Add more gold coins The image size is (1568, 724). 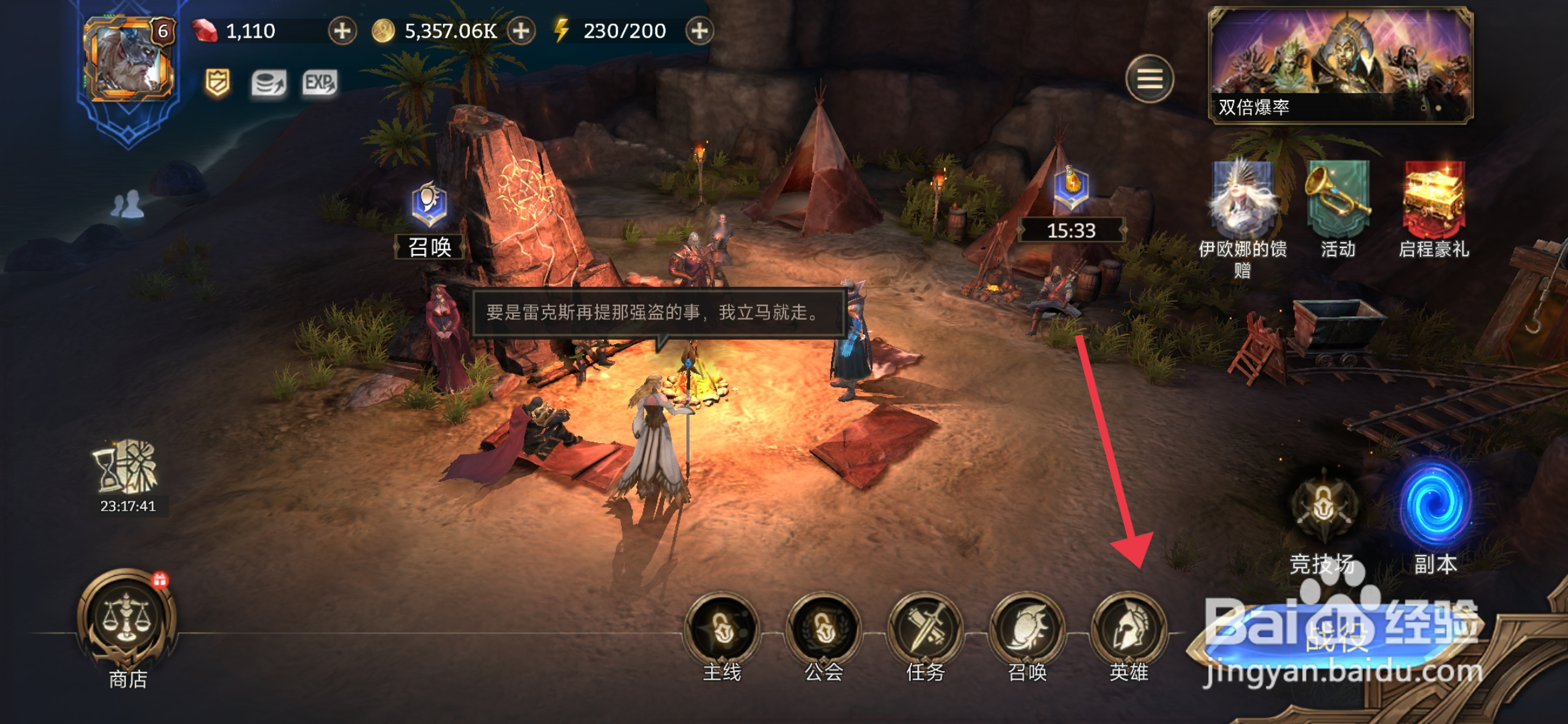click(x=521, y=31)
